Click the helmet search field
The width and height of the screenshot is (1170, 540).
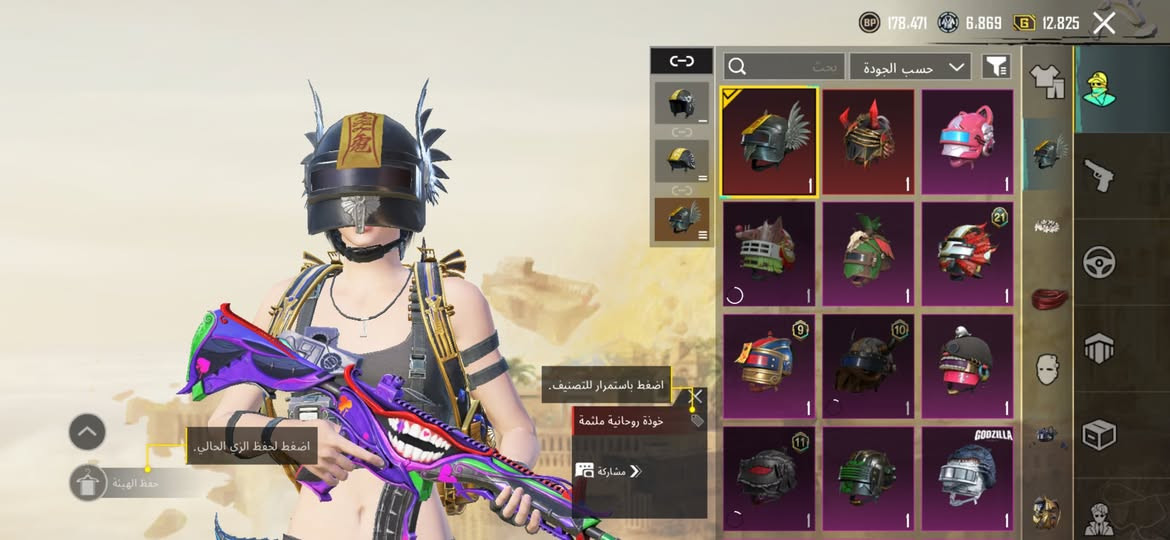[x=785, y=67]
